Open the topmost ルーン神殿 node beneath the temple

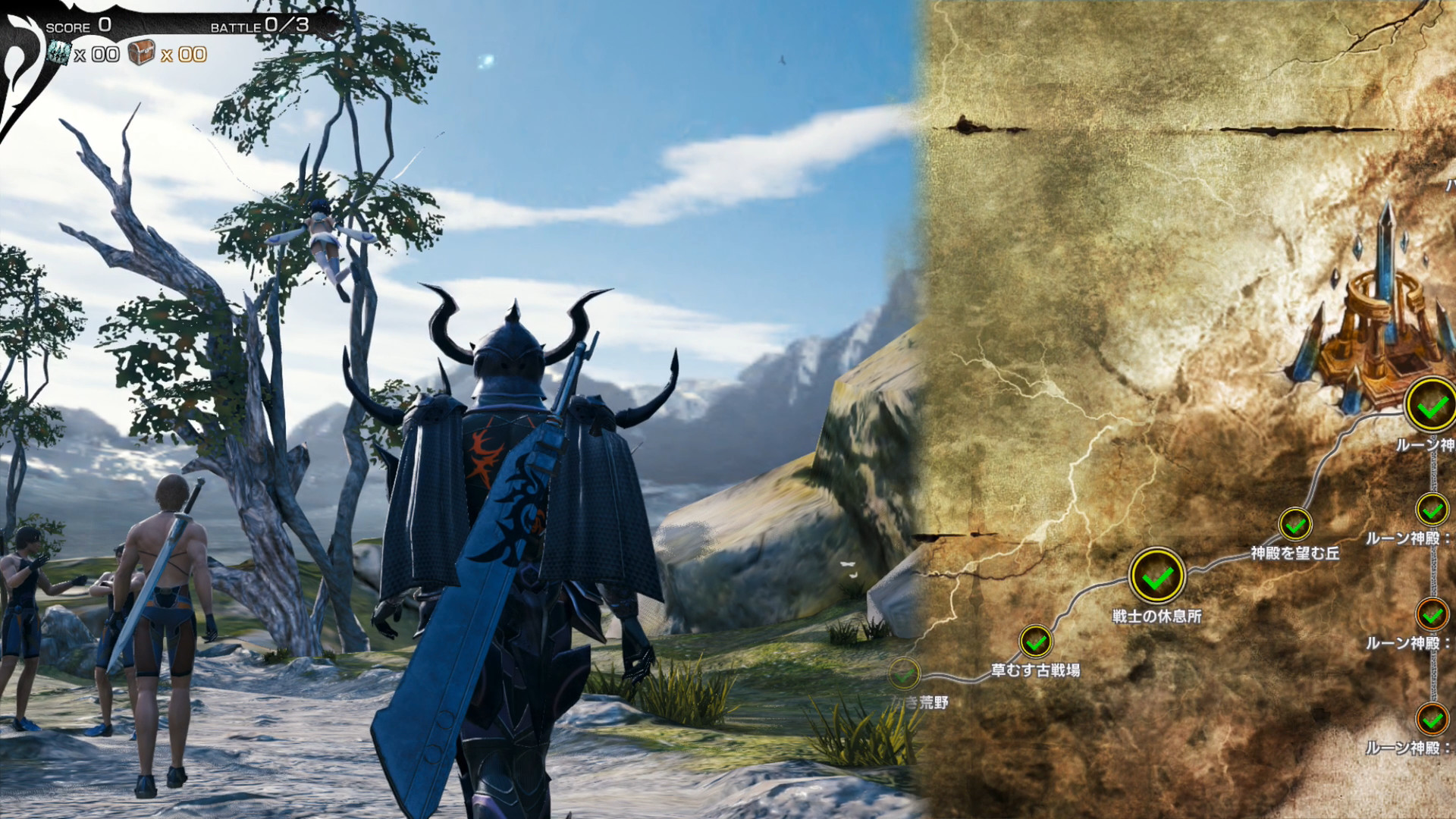coord(1429,404)
